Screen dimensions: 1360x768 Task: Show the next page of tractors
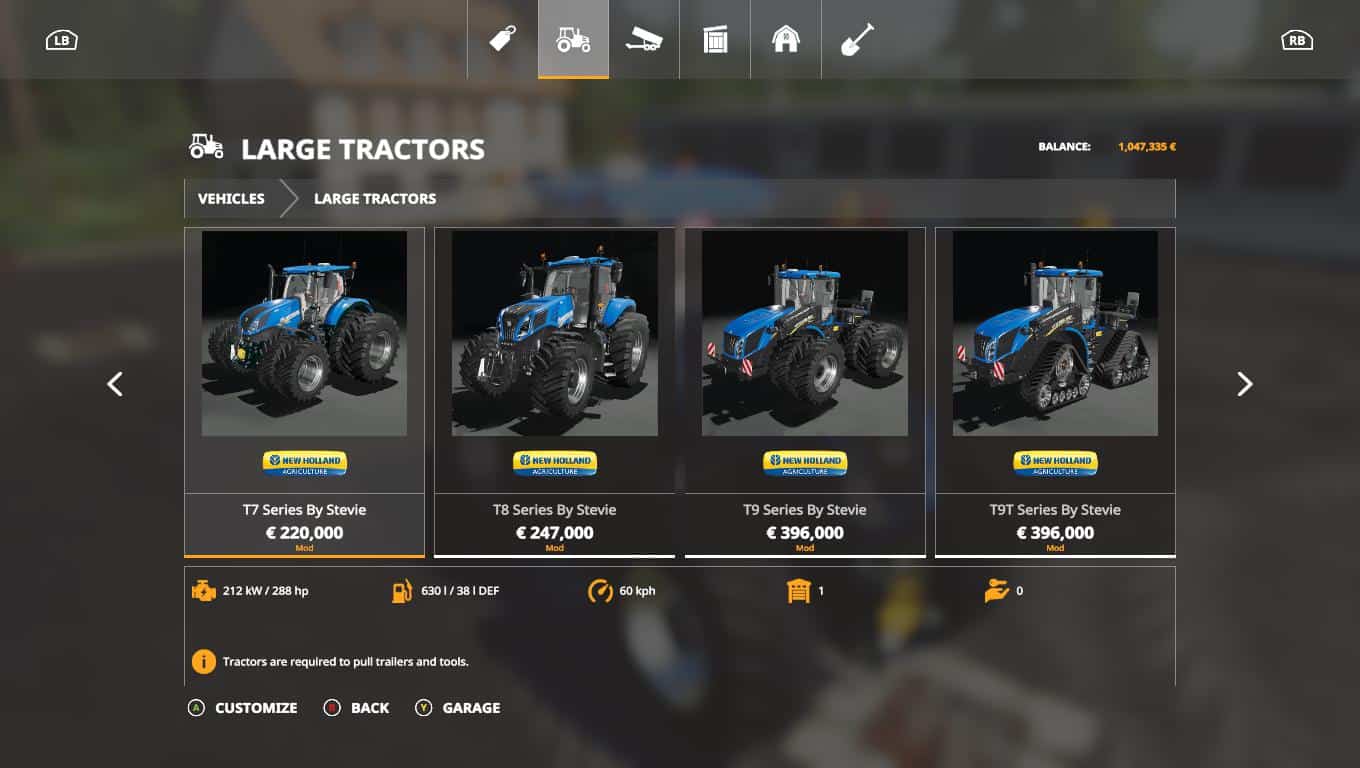click(x=1244, y=384)
